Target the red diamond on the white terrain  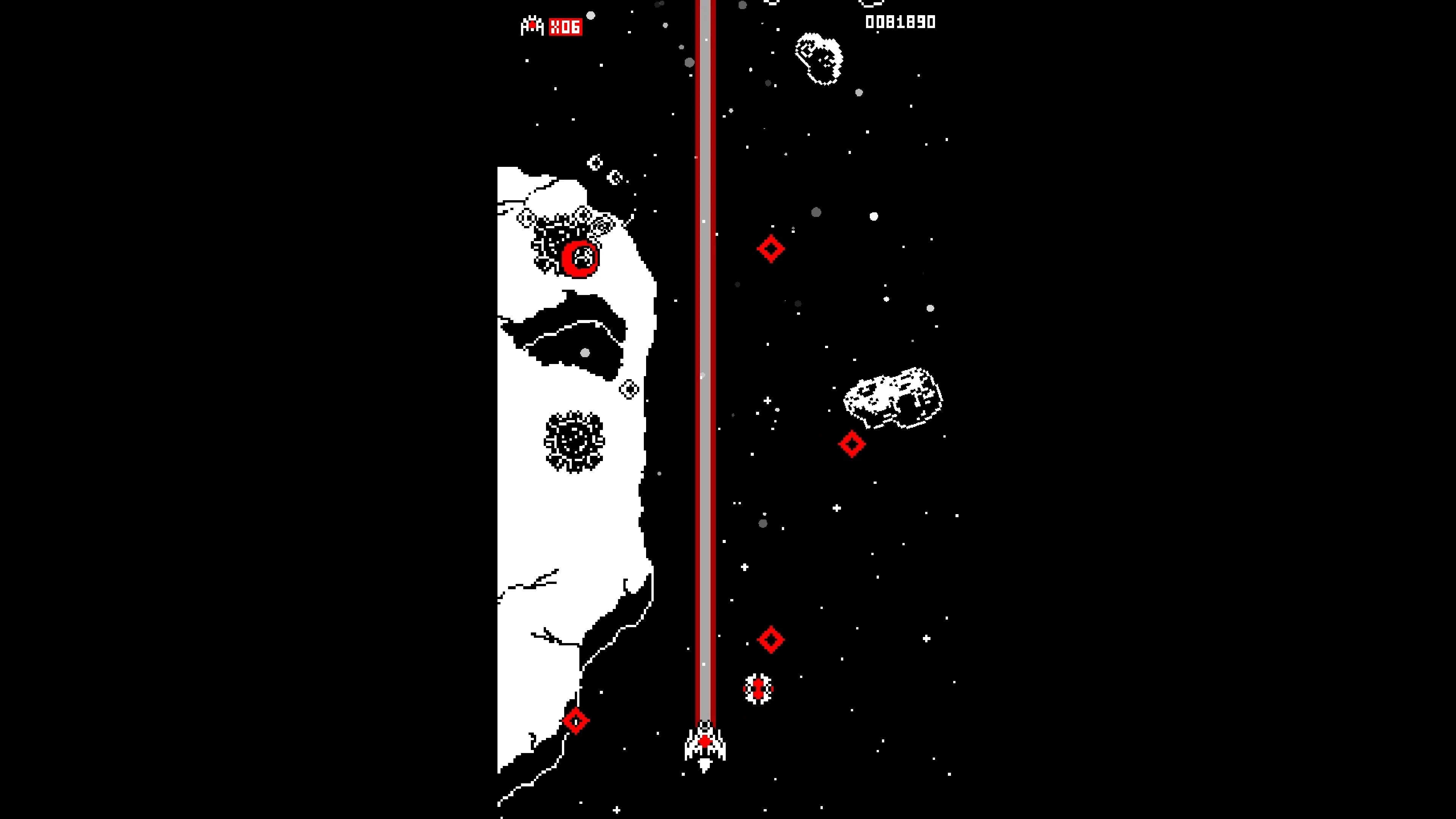click(576, 721)
